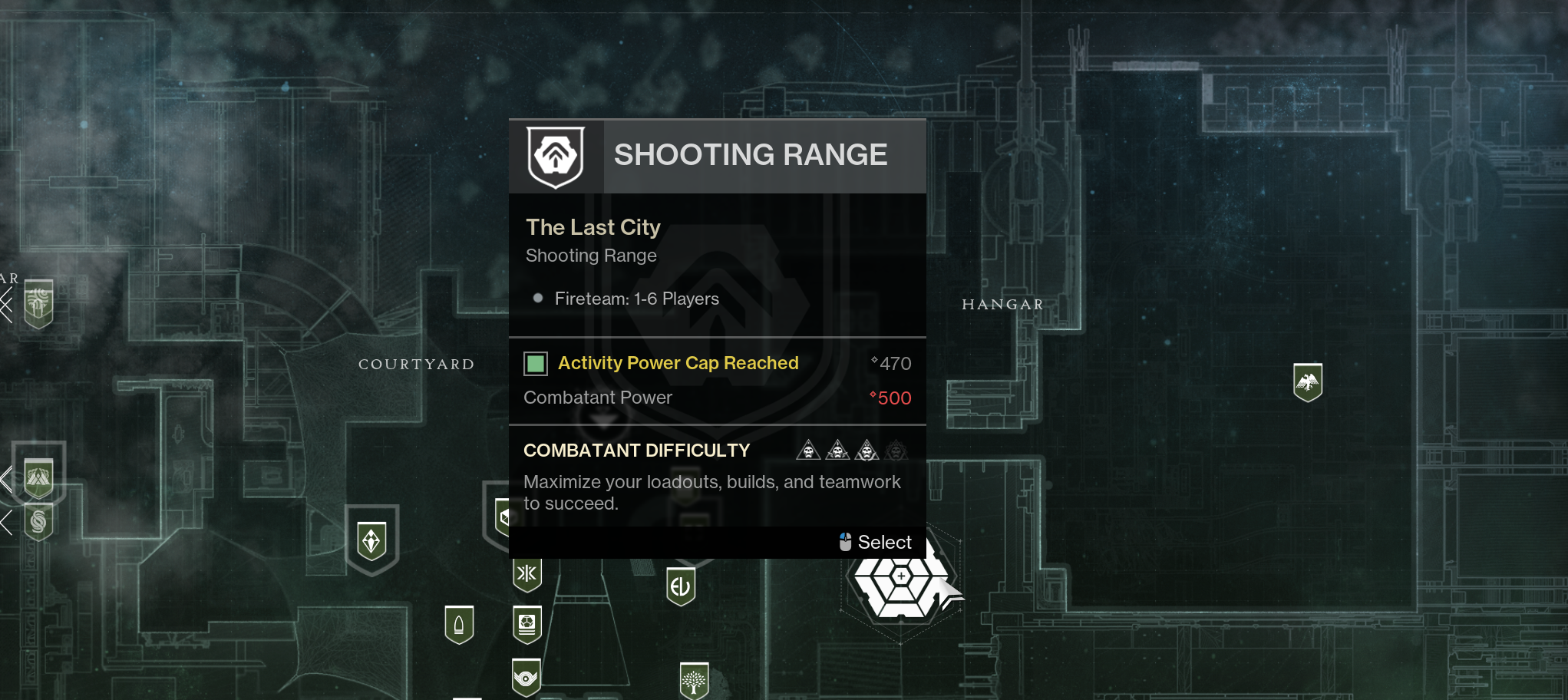Select the Shooting Range hexagon map node
The image size is (1568, 700).
pos(900,585)
